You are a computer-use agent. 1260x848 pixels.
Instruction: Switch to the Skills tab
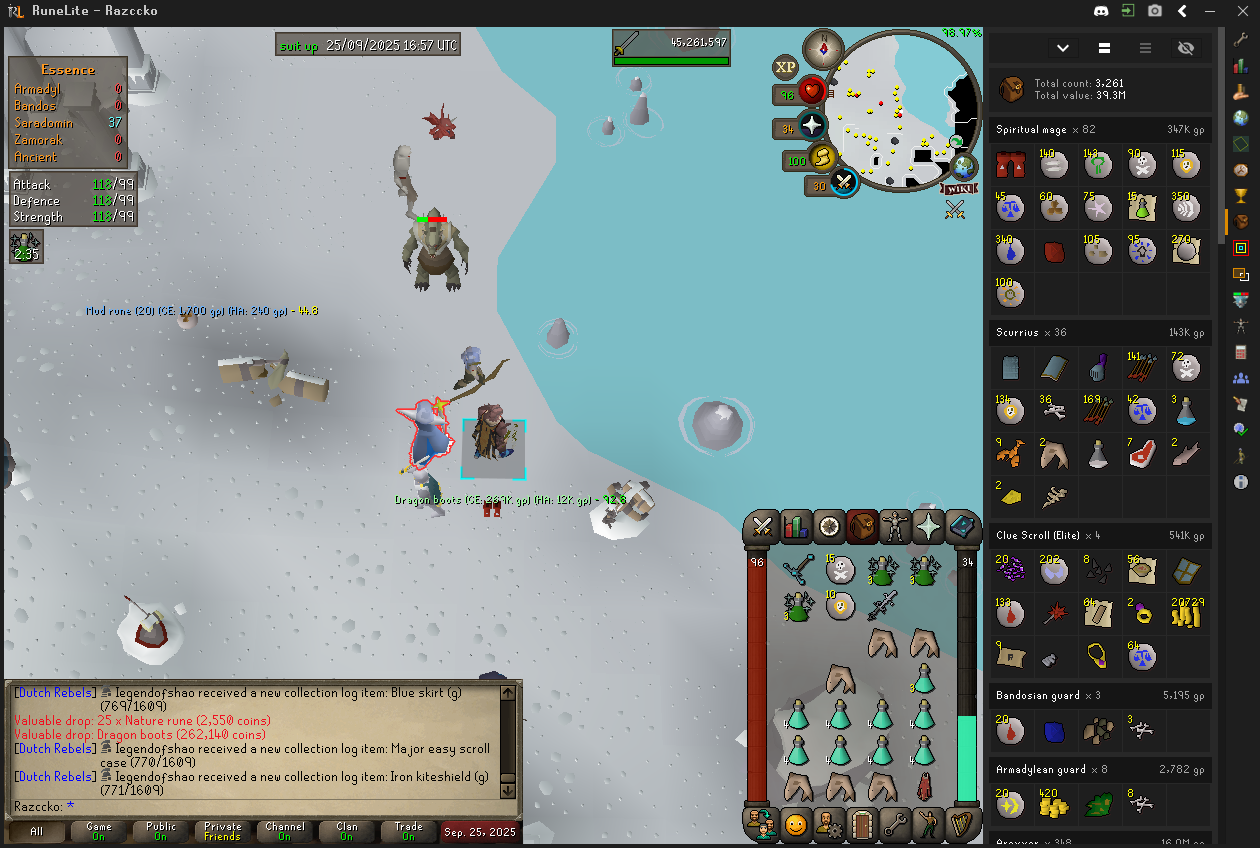[796, 526]
